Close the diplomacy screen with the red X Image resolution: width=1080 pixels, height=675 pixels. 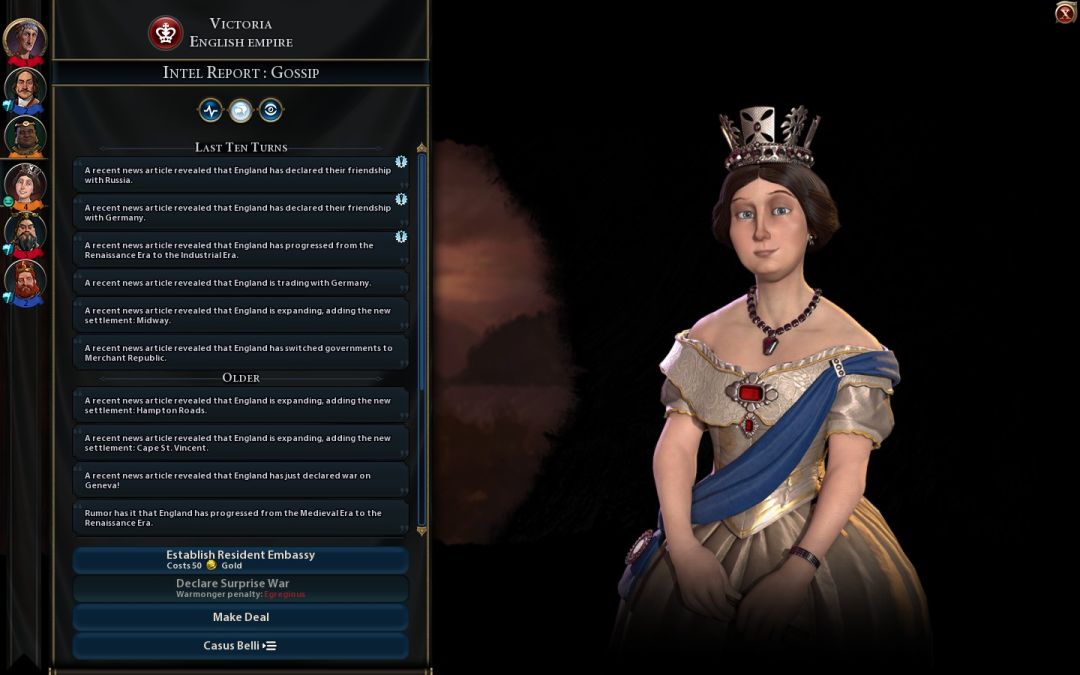1065,13
